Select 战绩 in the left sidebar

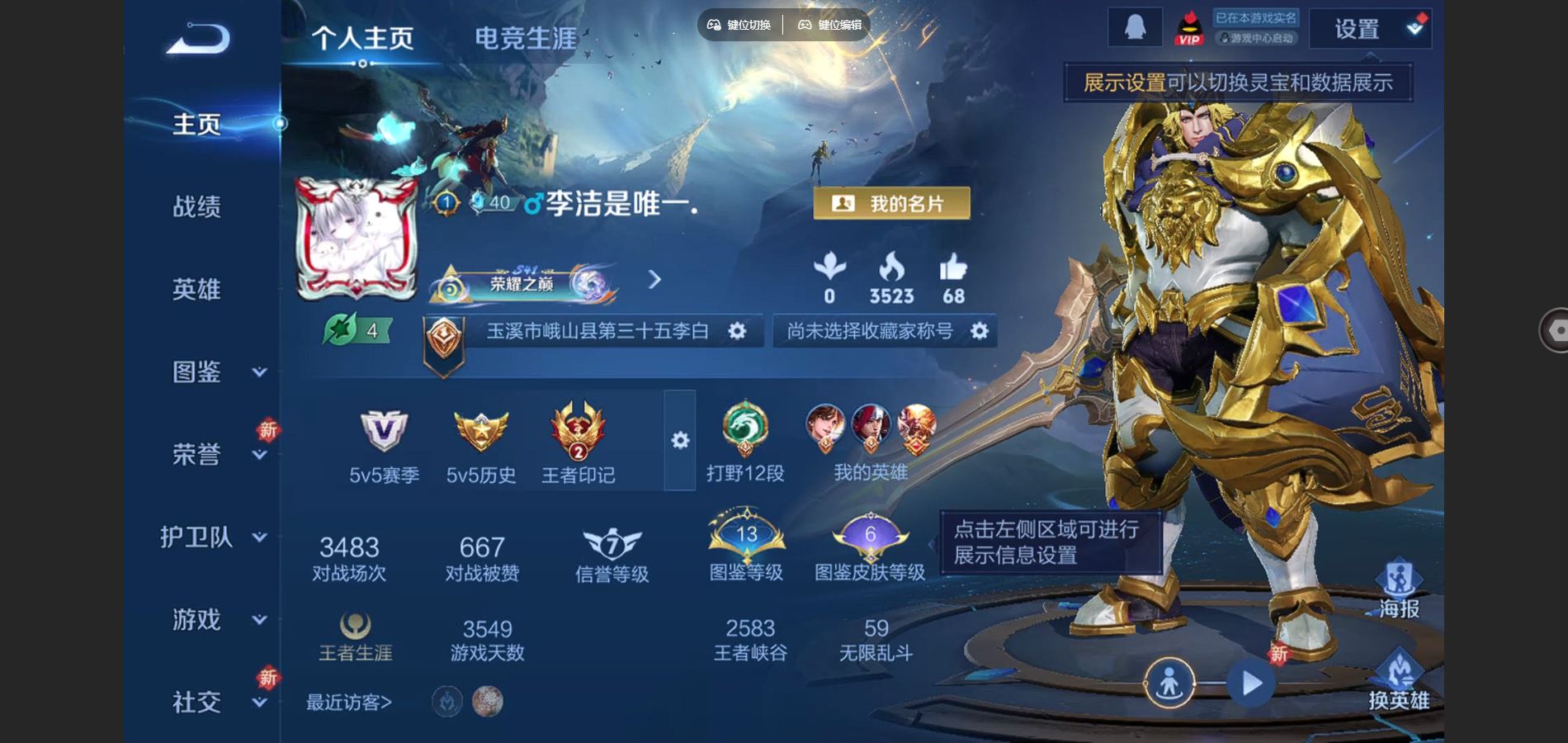198,206
